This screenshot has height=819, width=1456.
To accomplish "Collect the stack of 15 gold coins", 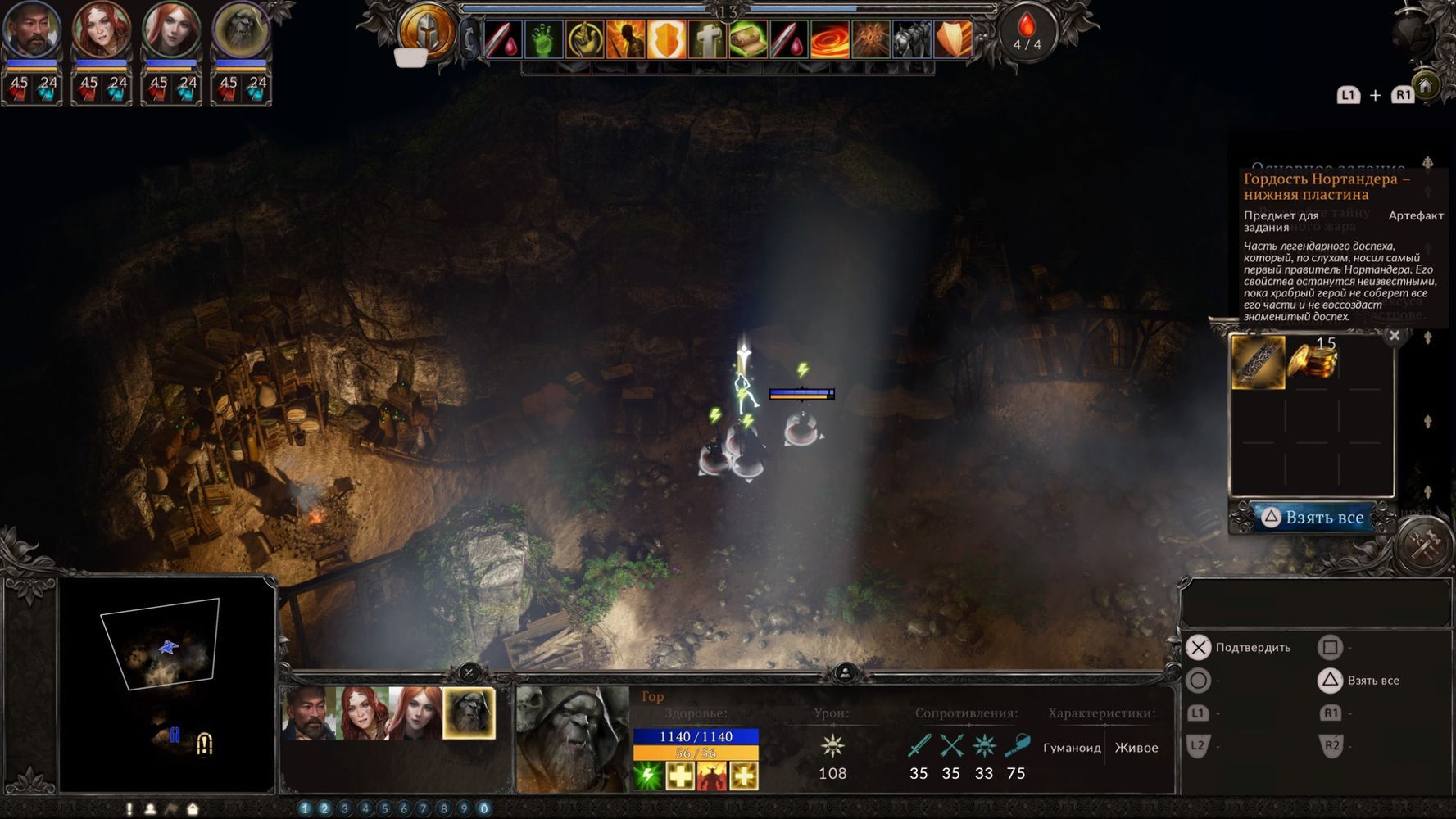I will point(1312,361).
